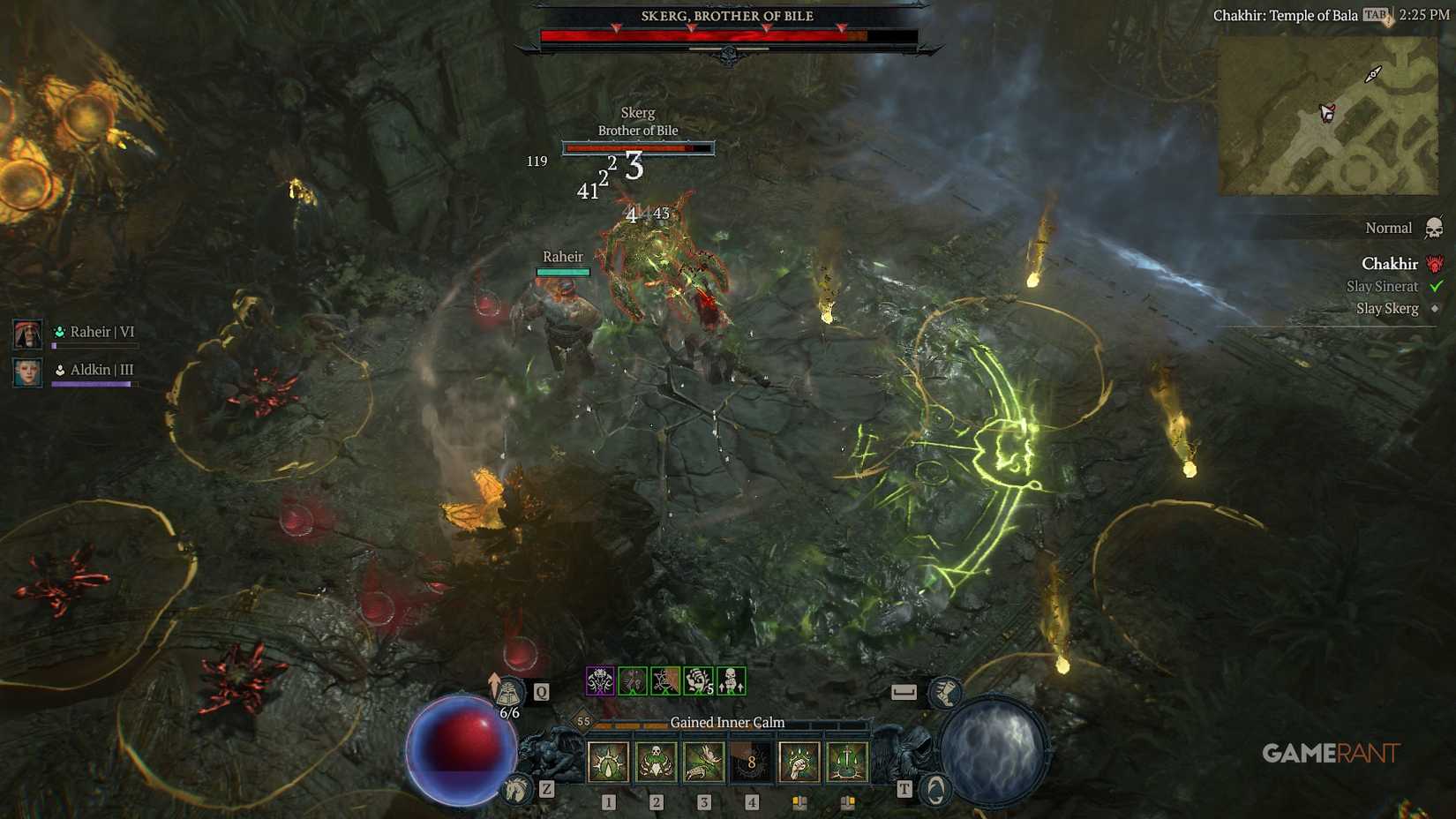Click the green checkmark beside Slay Sinerat
1456x819 pixels.
1434,287
